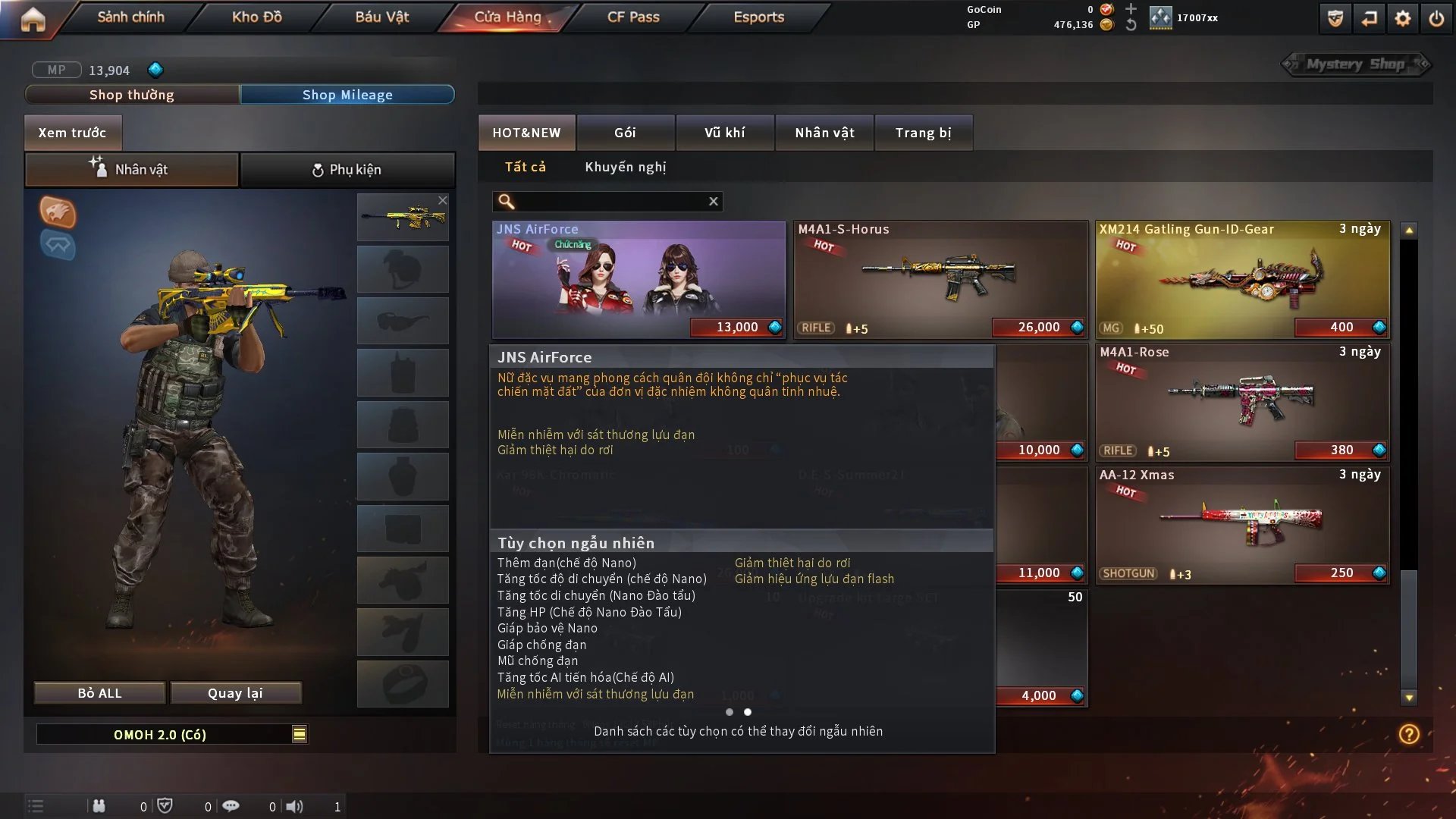1456x819 pixels.
Task: Click the Bỏ ALL button
Action: pos(99,693)
